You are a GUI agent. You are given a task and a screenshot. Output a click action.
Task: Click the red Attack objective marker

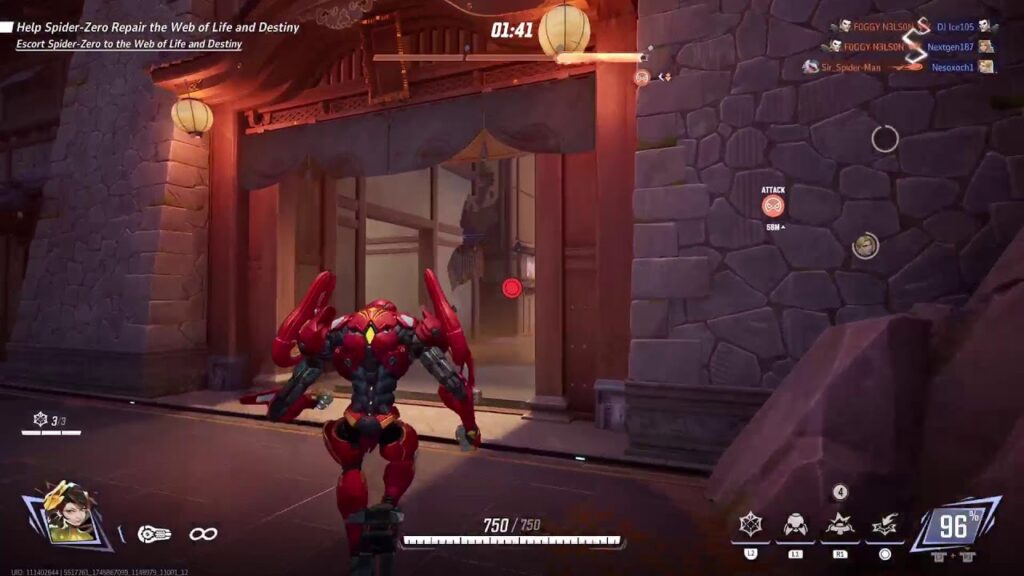pos(773,206)
